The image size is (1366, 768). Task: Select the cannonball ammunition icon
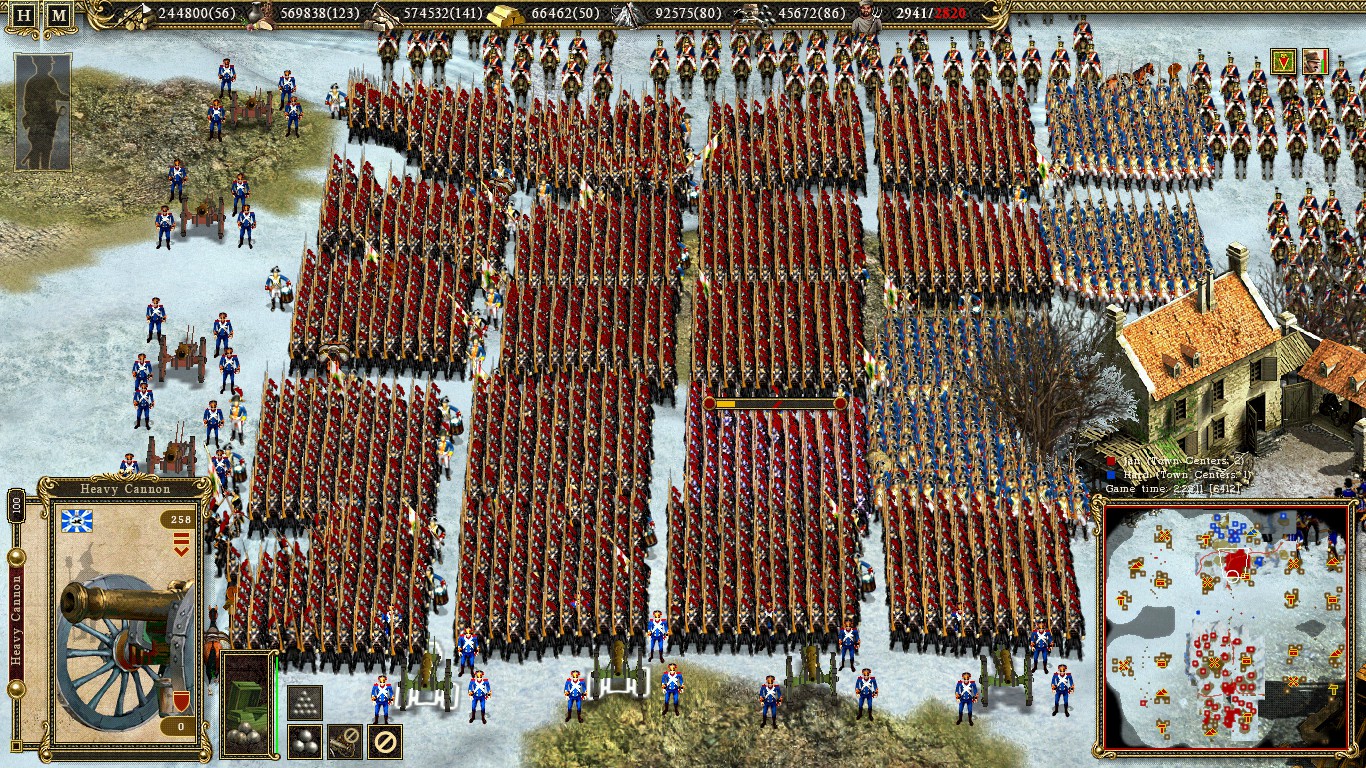tap(303, 739)
